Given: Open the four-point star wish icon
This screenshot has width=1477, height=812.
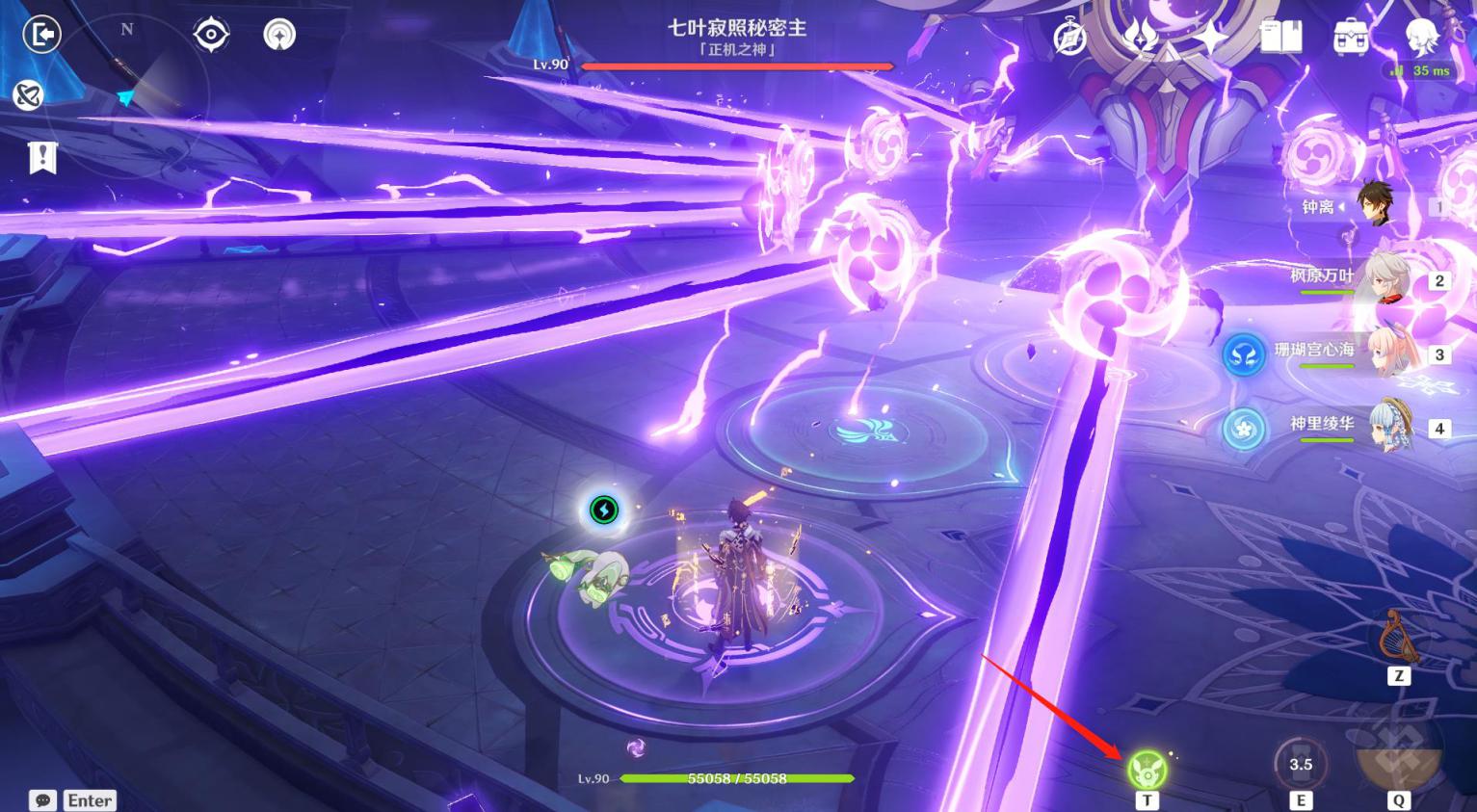Looking at the screenshot, I should 1210,38.
